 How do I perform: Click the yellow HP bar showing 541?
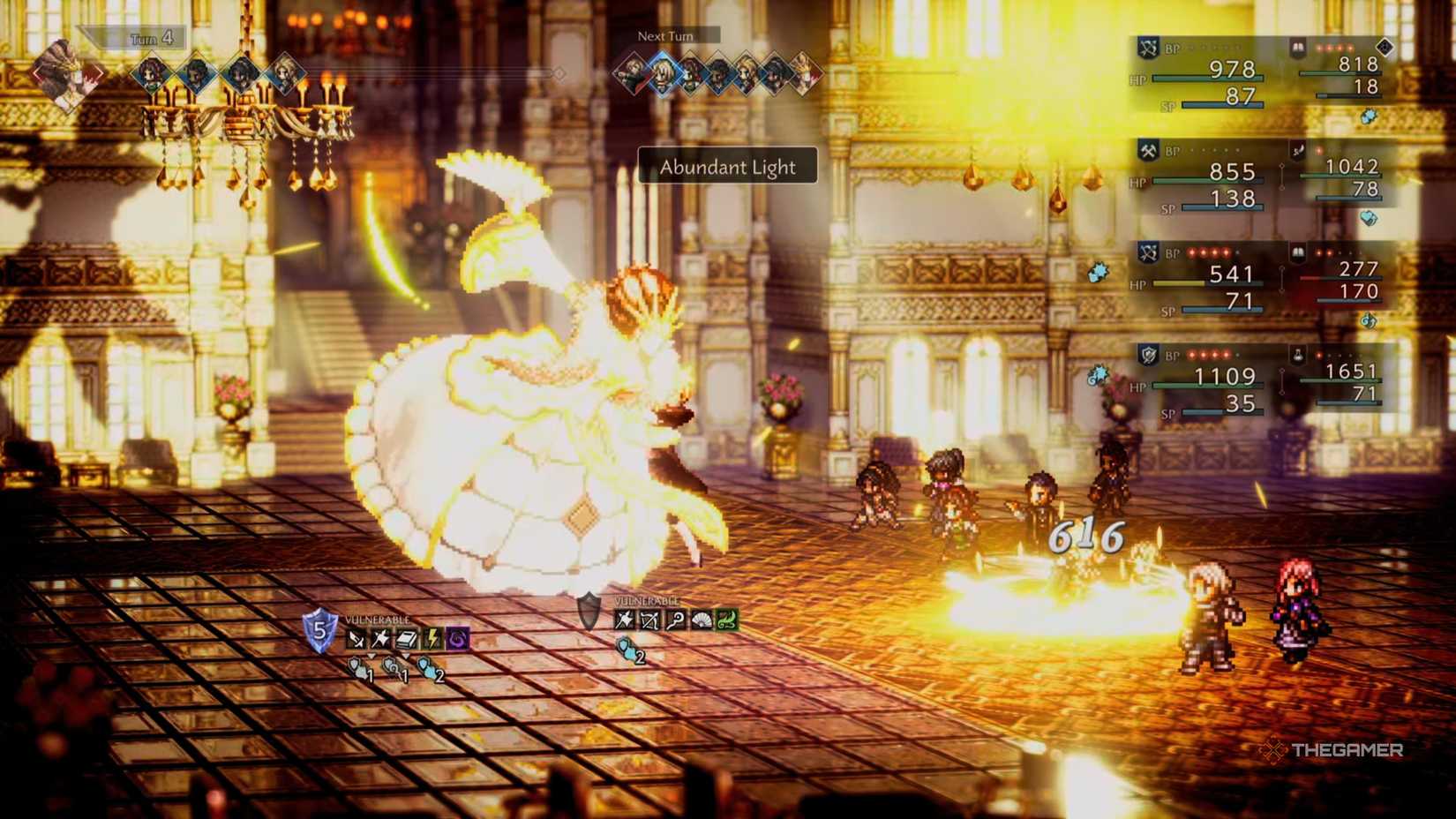pyautogui.click(x=1179, y=284)
